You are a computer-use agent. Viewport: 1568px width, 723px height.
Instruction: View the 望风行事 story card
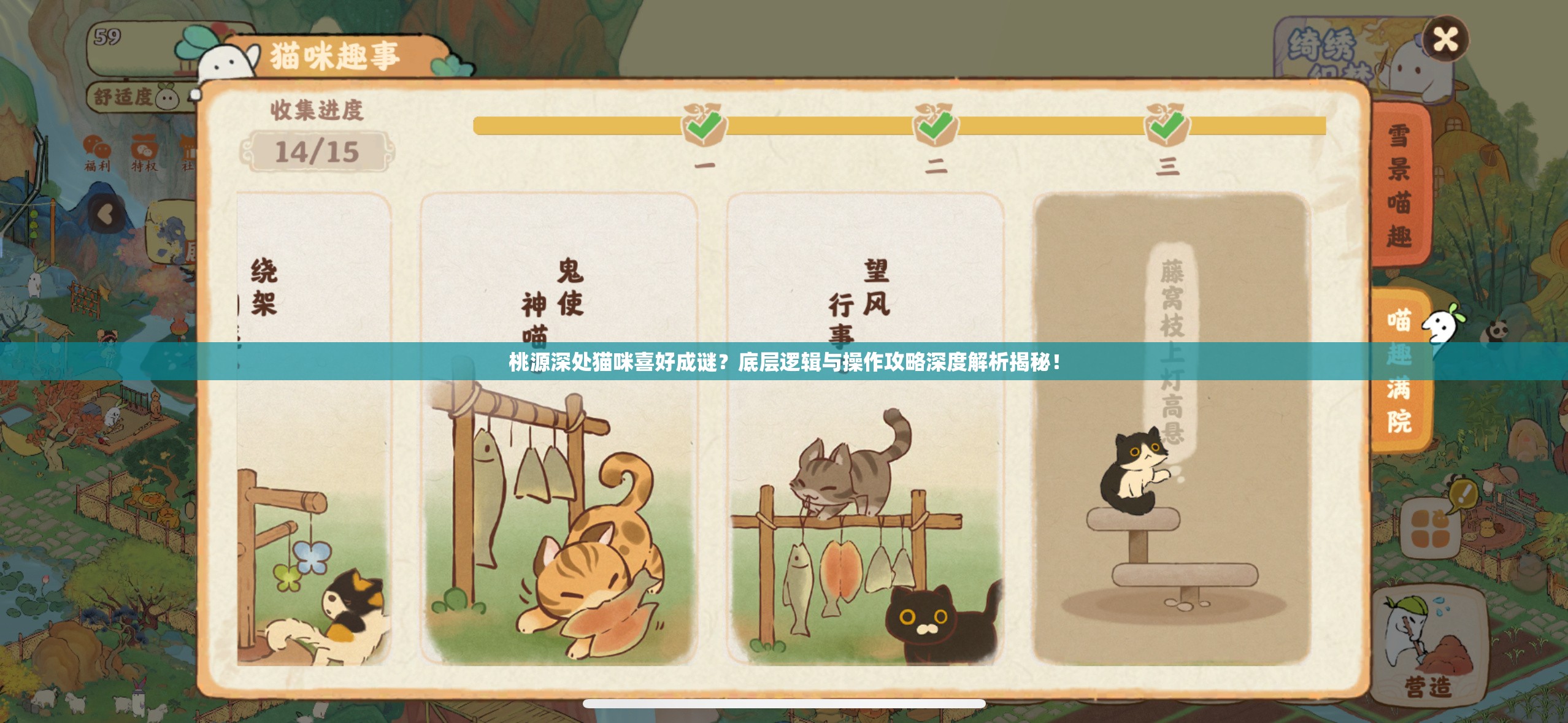(x=865, y=429)
